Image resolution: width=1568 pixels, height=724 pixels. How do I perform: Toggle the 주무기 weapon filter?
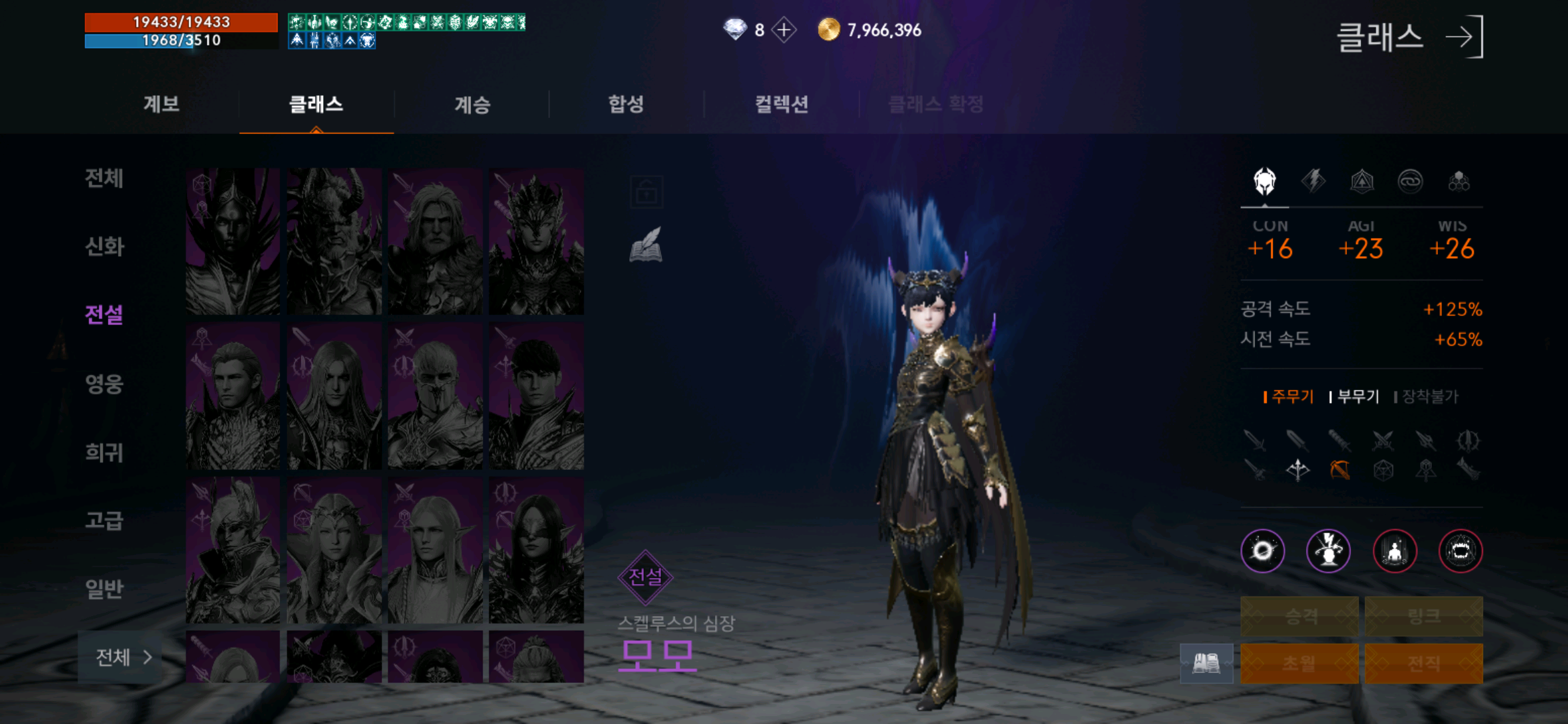click(1290, 397)
